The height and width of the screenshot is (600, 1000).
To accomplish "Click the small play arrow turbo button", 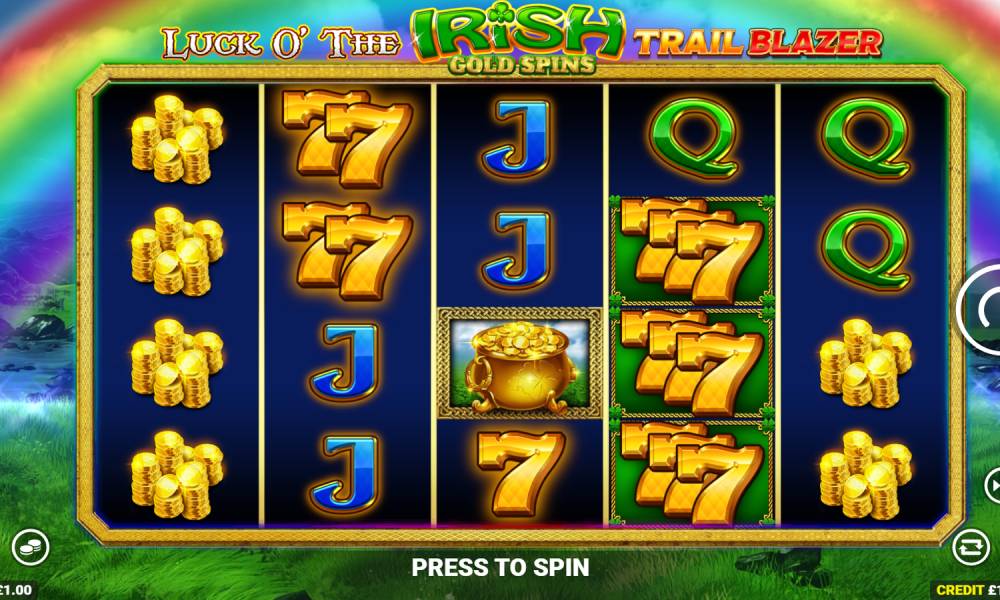I will tap(993, 486).
